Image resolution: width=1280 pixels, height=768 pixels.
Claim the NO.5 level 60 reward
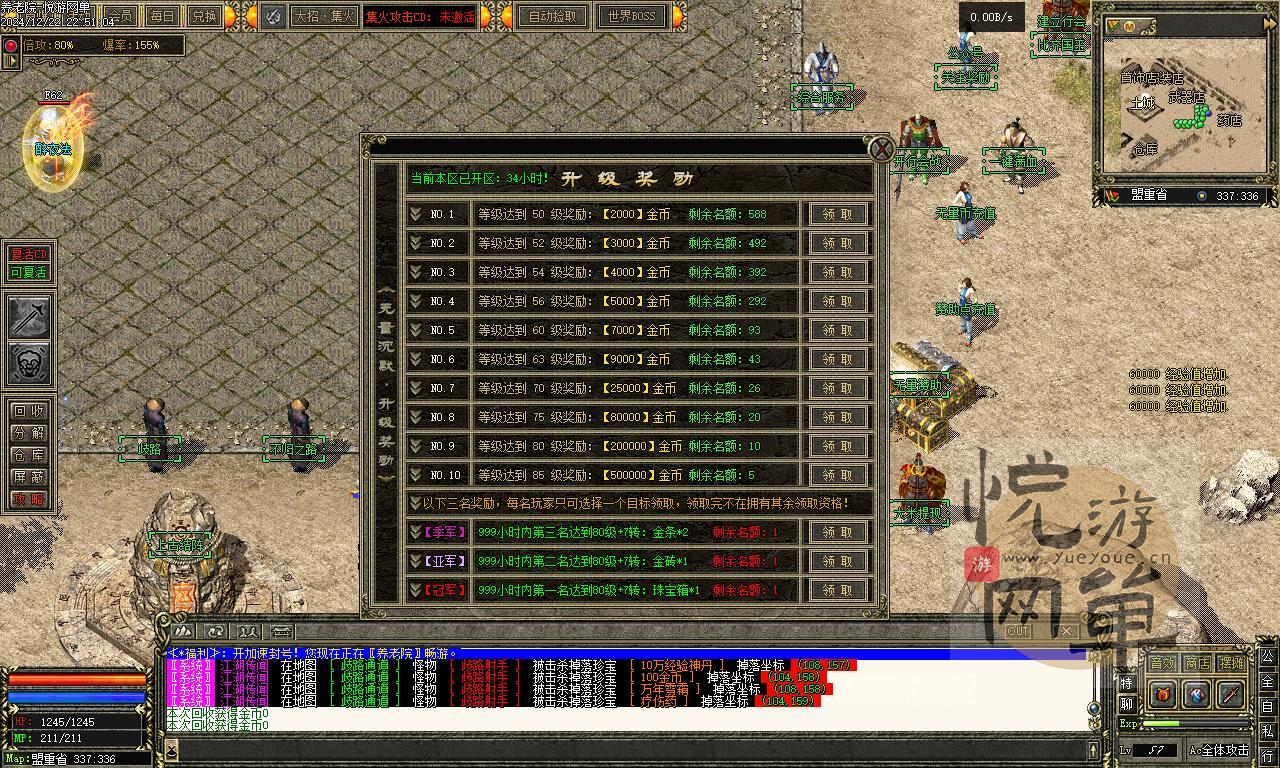(x=838, y=330)
